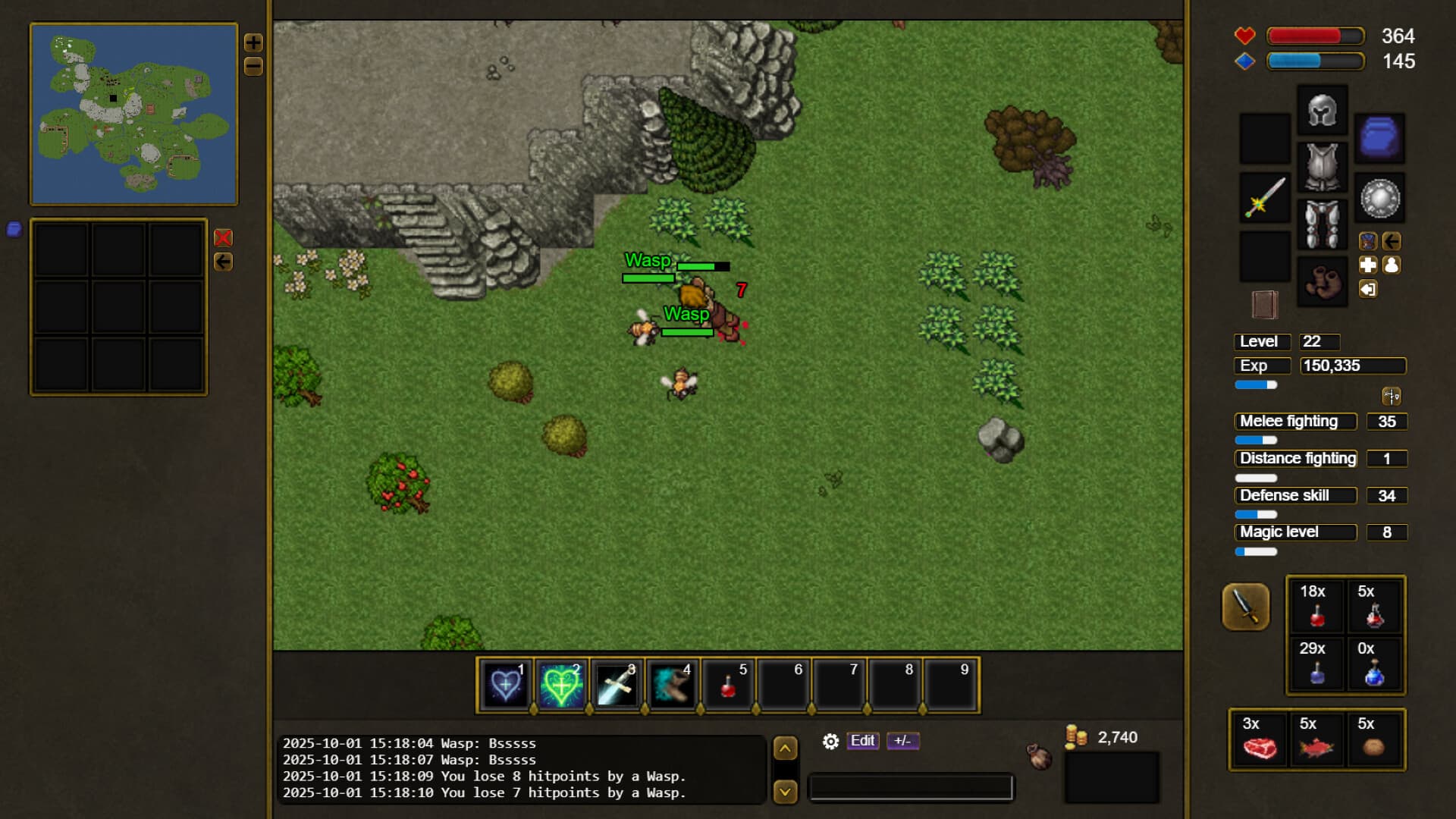The width and height of the screenshot is (1456, 819).
Task: Click the Edit button below the game view
Action: [x=862, y=741]
